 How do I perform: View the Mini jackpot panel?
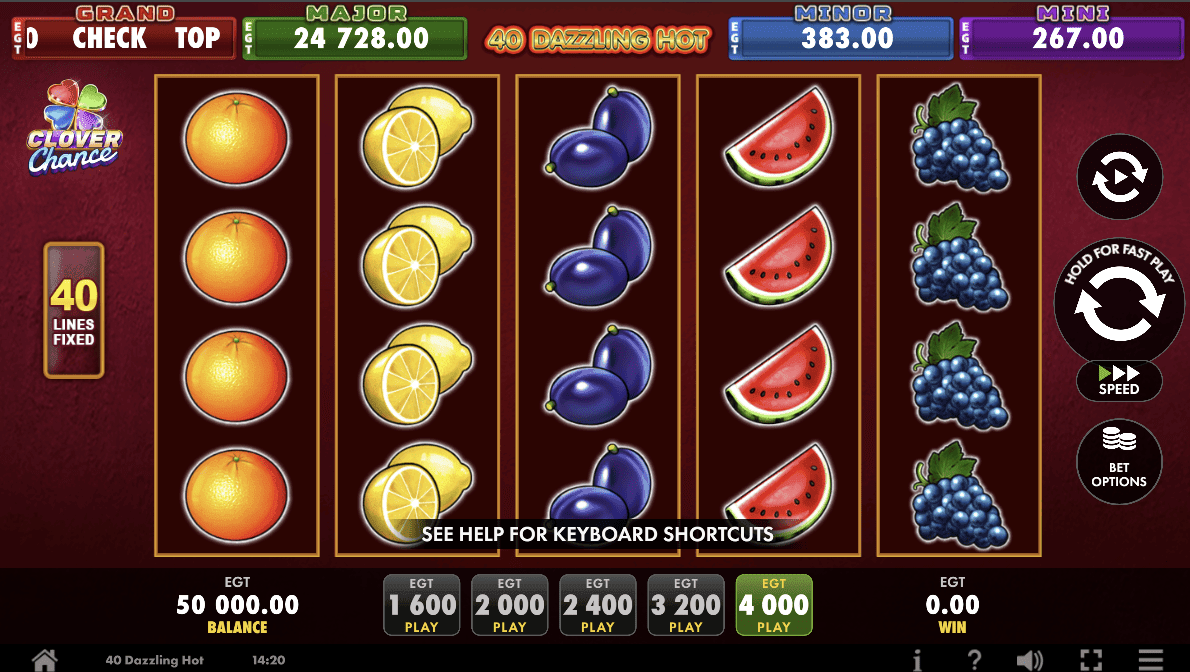point(1073,38)
